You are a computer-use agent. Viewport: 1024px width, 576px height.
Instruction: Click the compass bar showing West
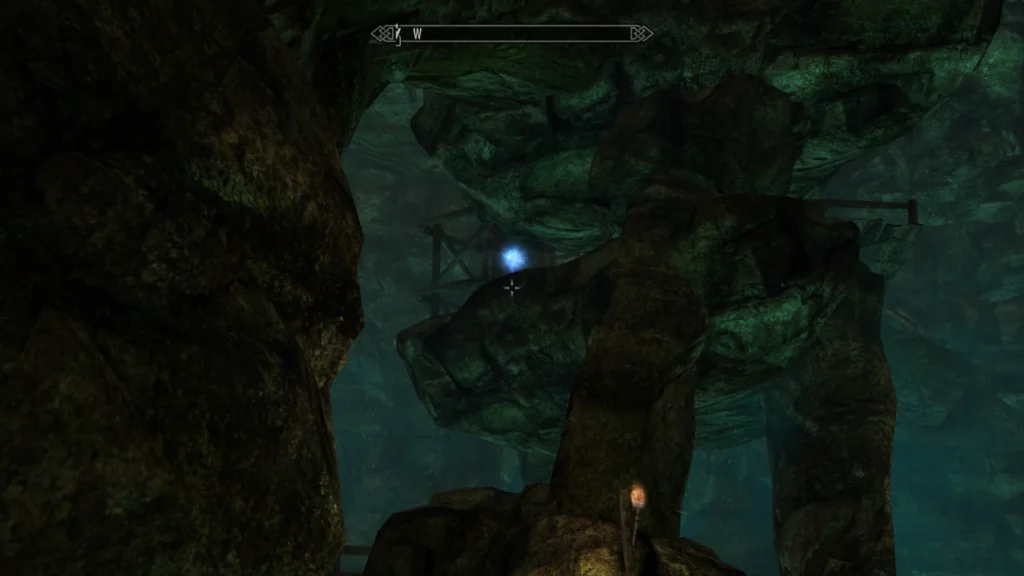512,34
